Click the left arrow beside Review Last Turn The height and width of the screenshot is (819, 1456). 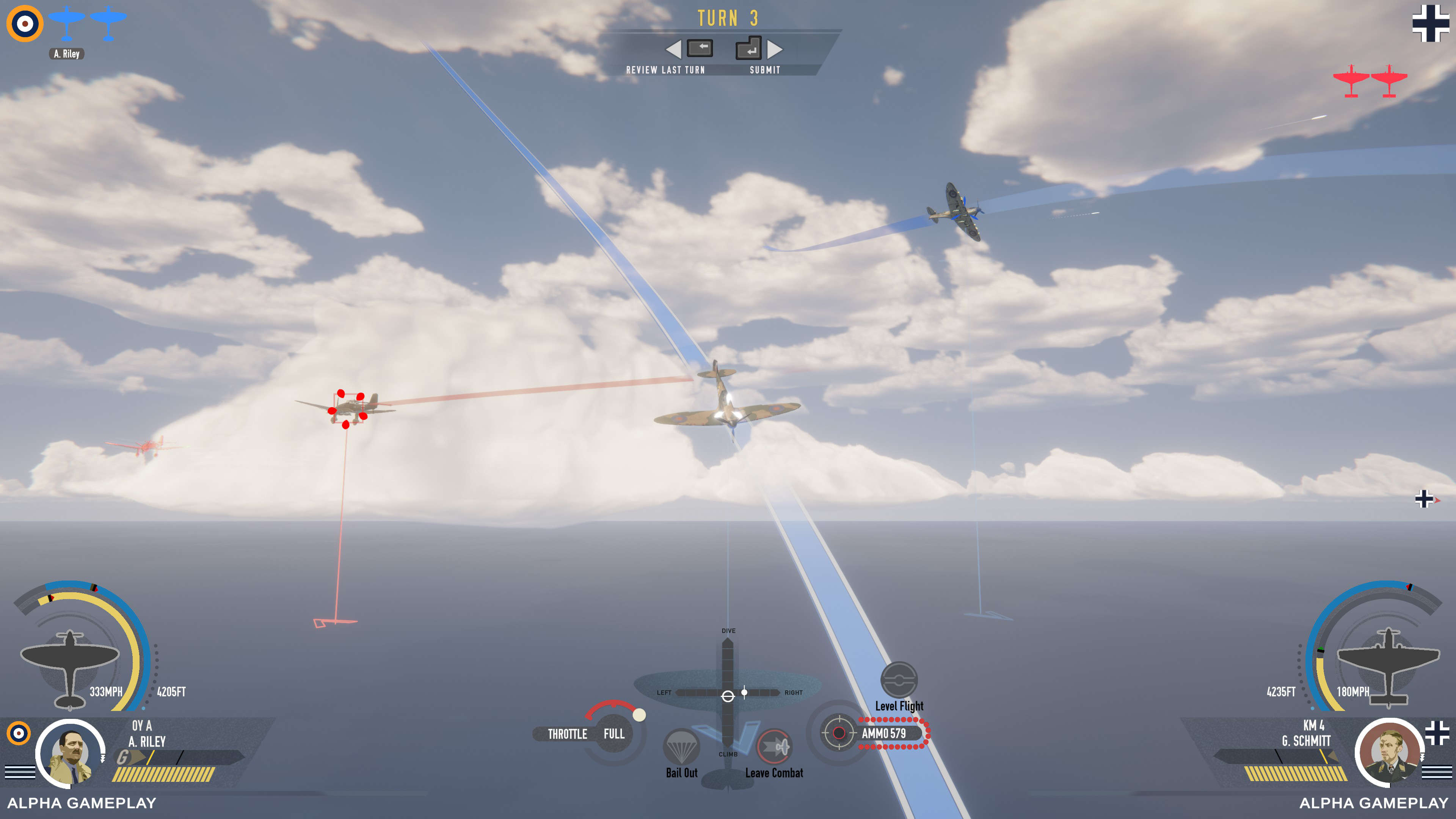coord(674,50)
